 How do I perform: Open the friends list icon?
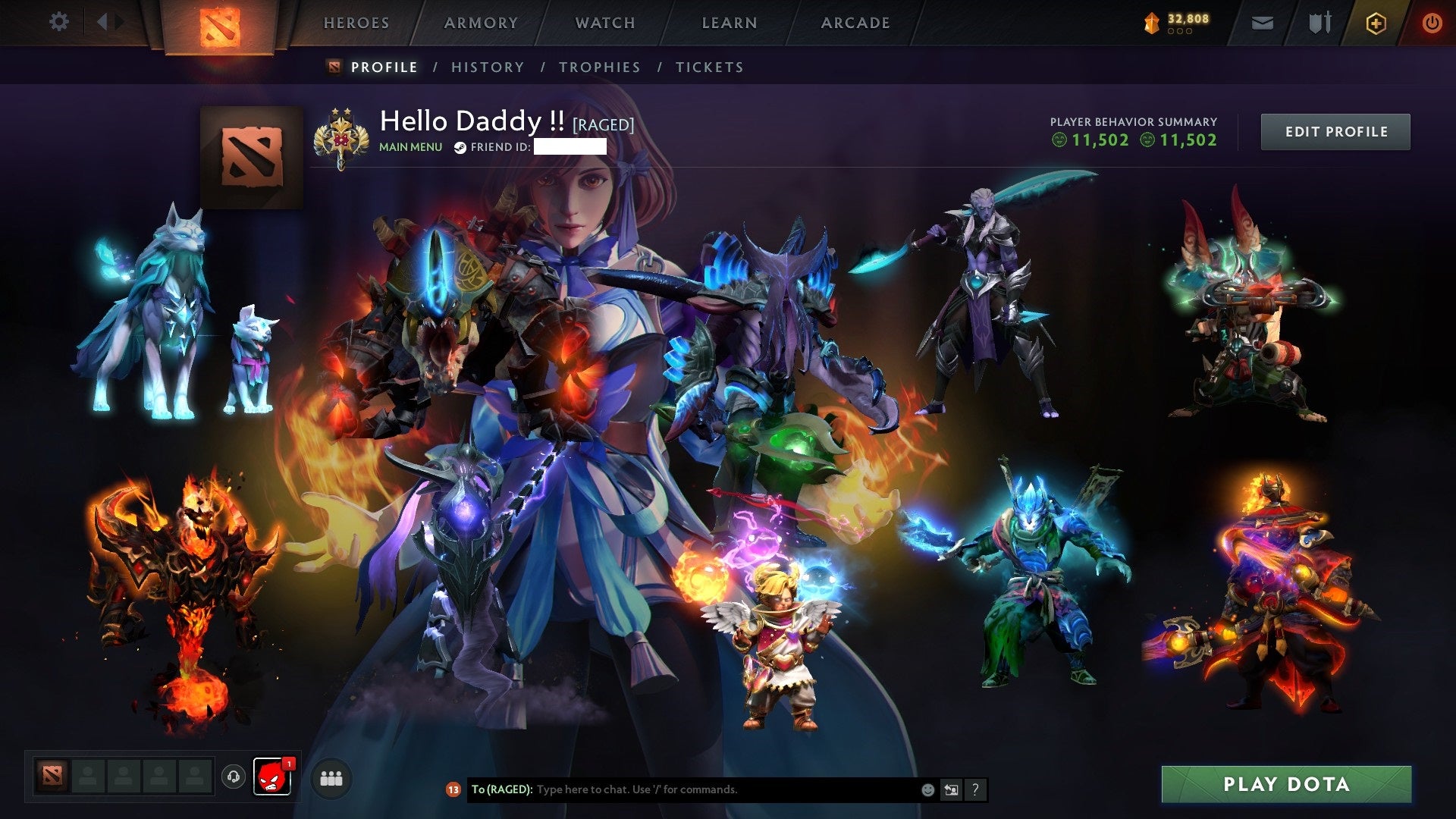pos(331,778)
